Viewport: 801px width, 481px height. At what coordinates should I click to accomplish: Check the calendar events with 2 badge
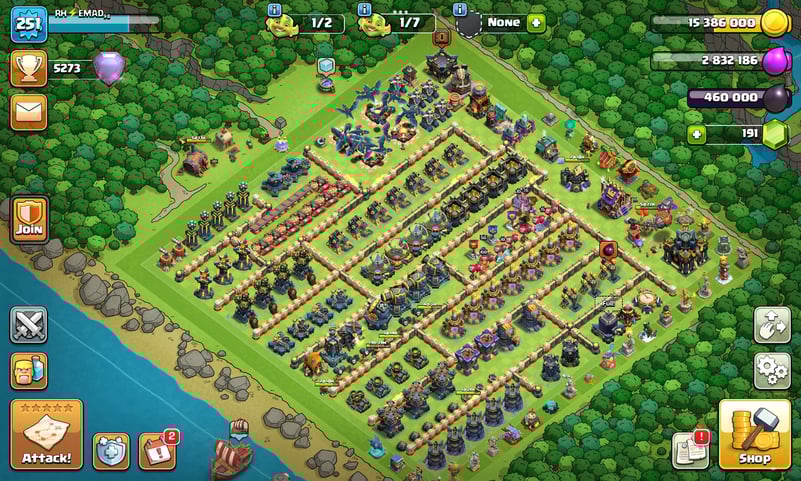click(x=156, y=451)
